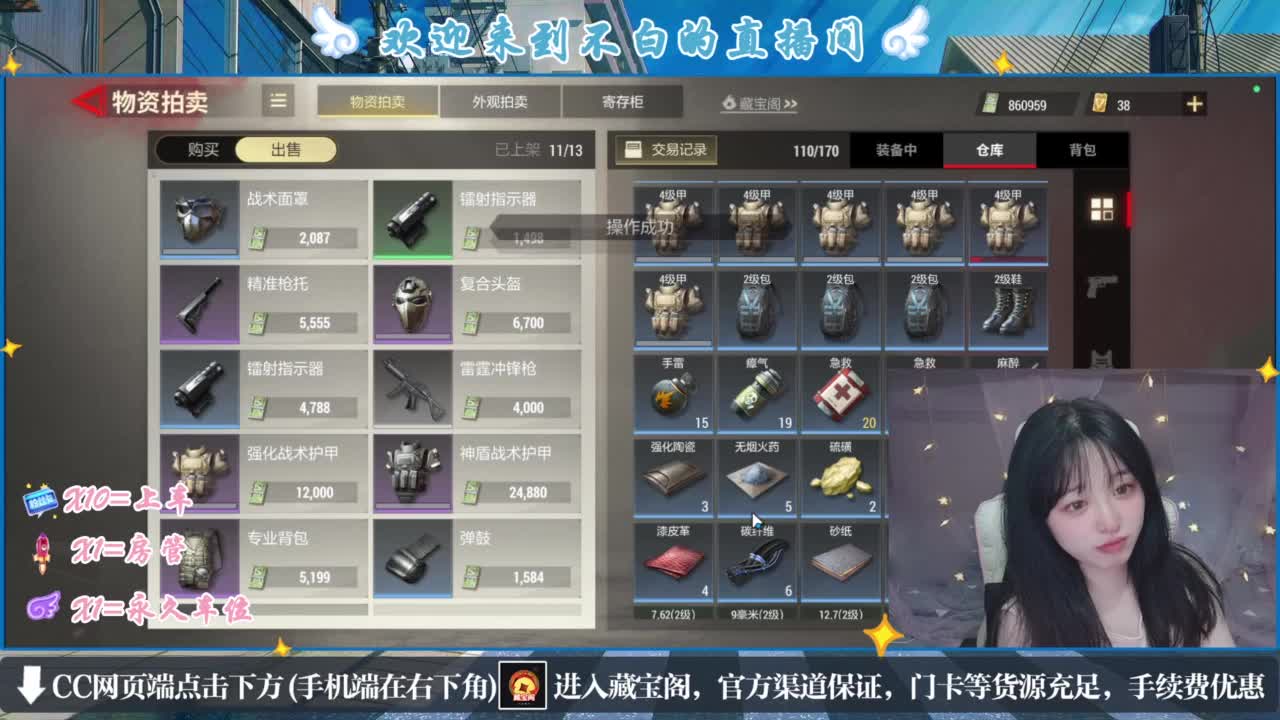Select the 仓库 warehouse tab

[x=990, y=150]
